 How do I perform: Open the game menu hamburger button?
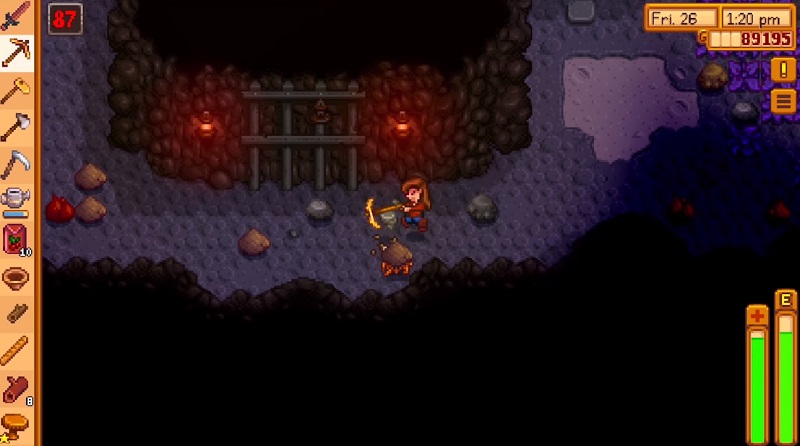click(x=782, y=101)
